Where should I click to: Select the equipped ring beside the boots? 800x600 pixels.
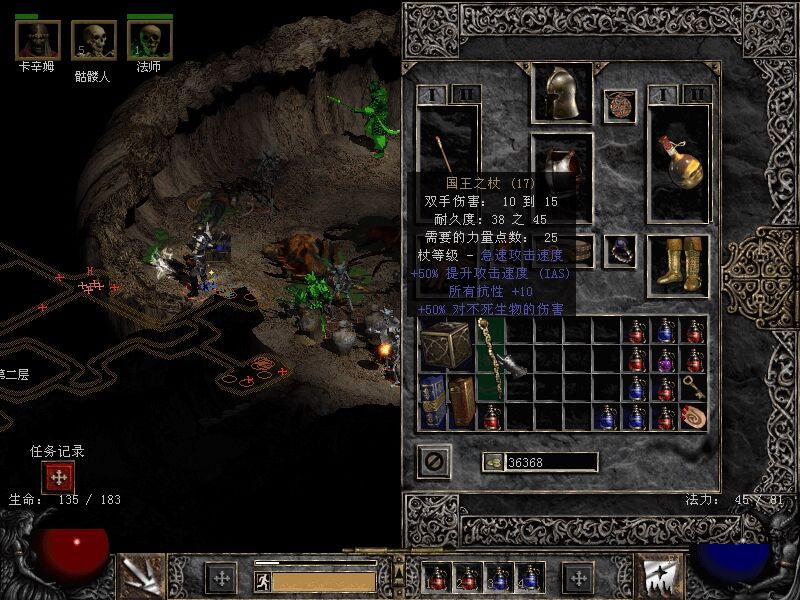coord(620,250)
